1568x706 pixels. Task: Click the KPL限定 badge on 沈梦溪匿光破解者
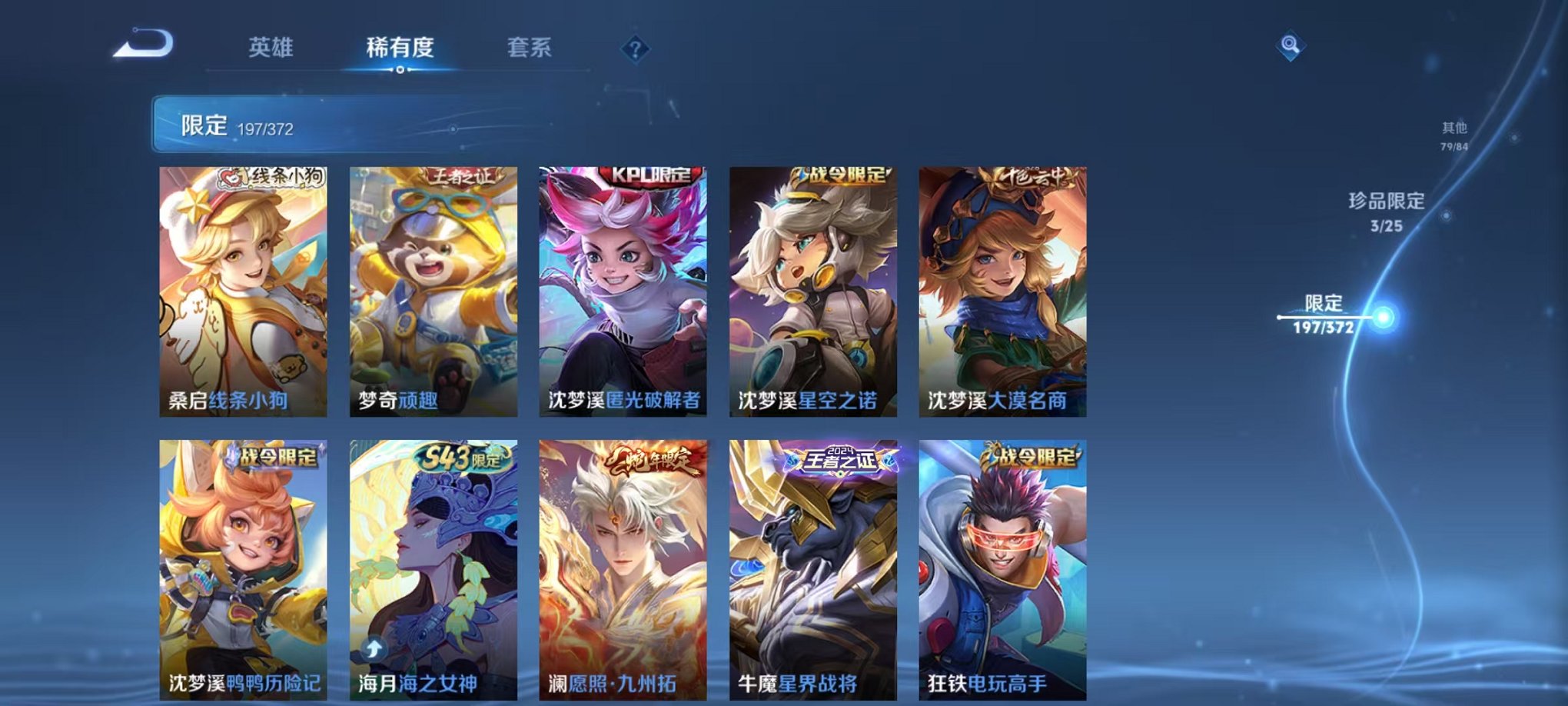(x=649, y=175)
